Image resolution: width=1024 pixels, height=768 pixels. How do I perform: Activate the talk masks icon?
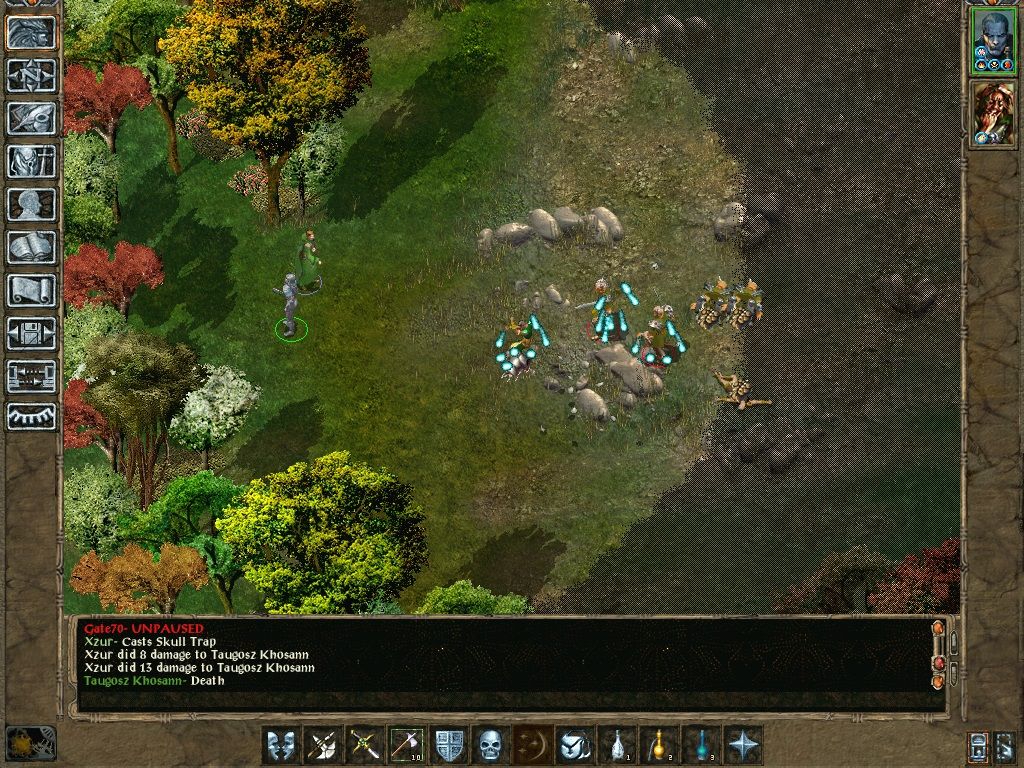click(280, 745)
